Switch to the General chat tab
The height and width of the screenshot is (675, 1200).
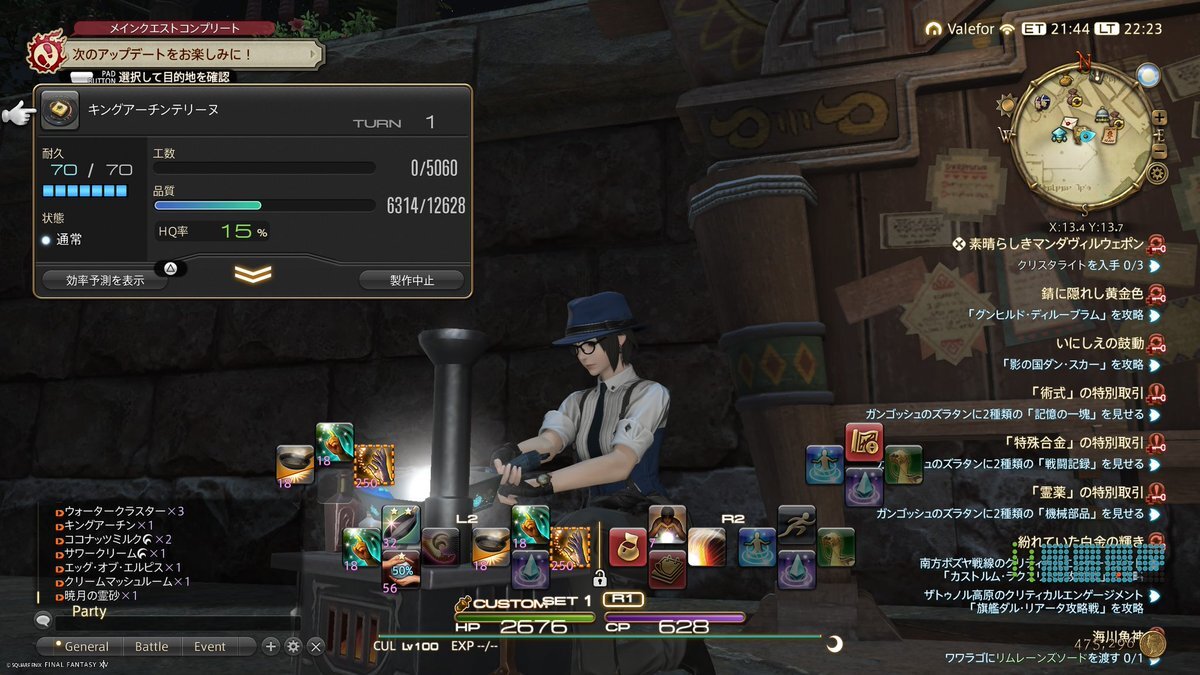click(x=82, y=646)
